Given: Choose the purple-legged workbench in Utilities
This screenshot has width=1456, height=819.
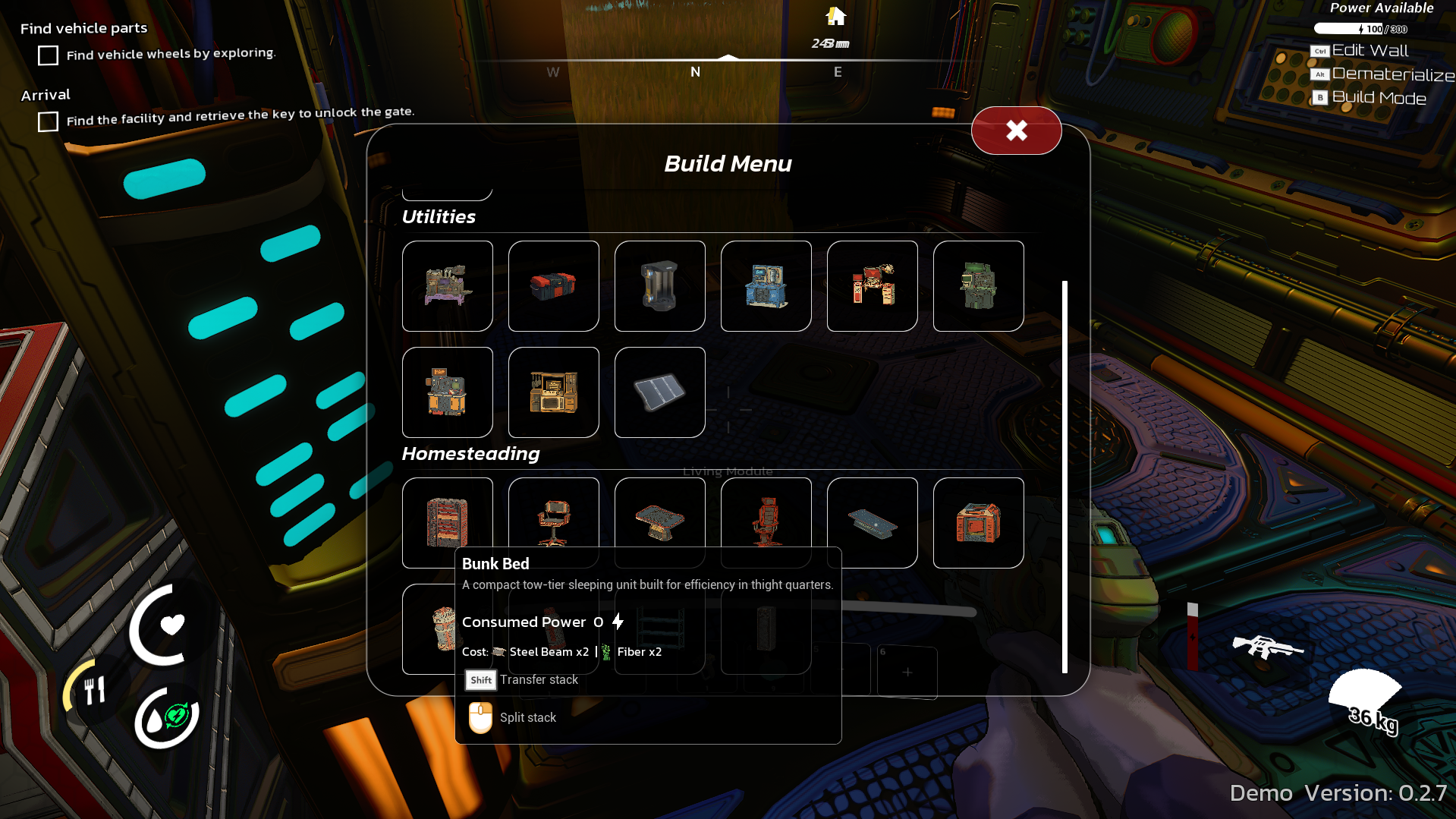Looking at the screenshot, I should click(447, 286).
